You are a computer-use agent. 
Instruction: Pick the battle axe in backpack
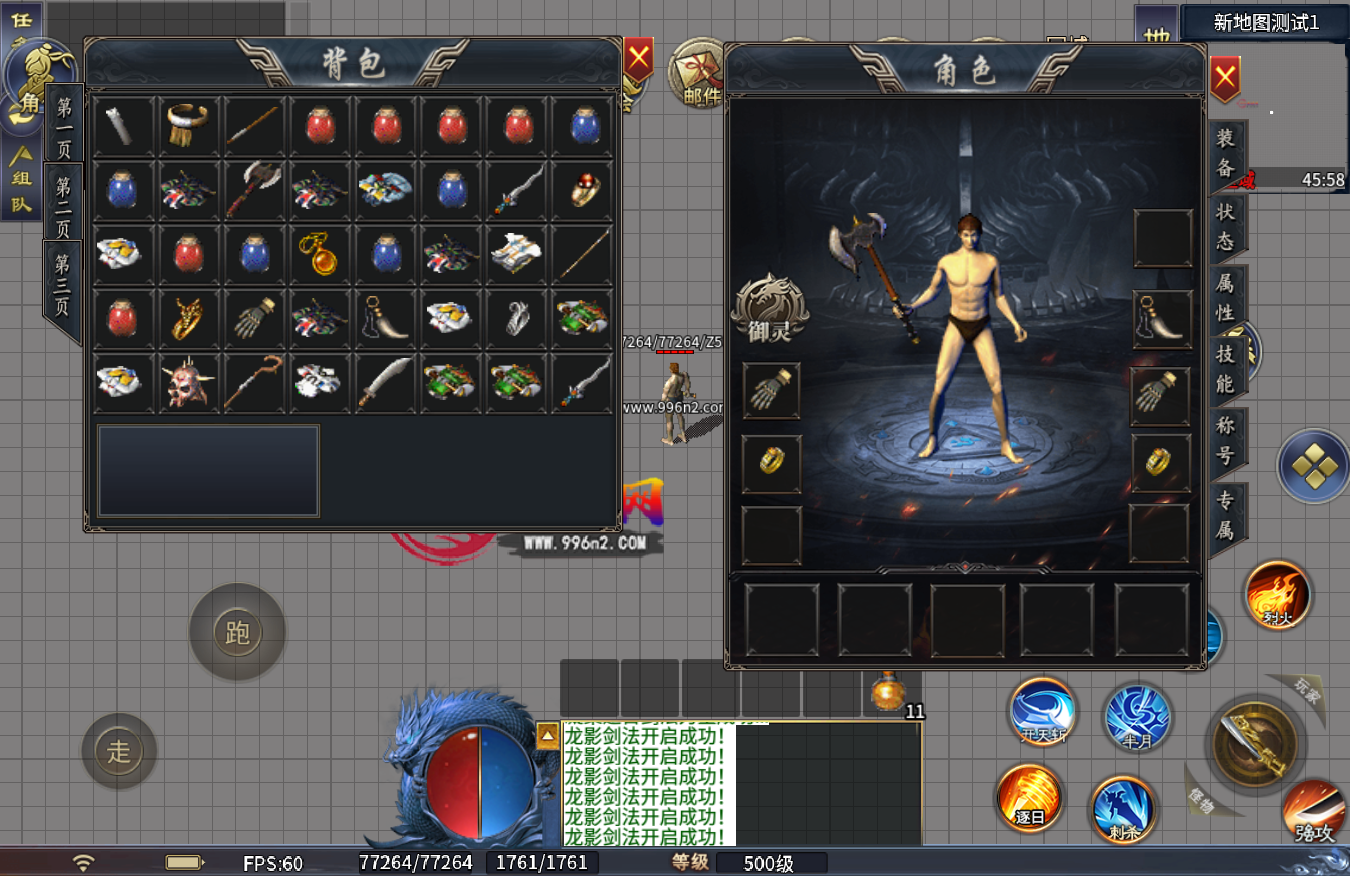pyautogui.click(x=252, y=189)
